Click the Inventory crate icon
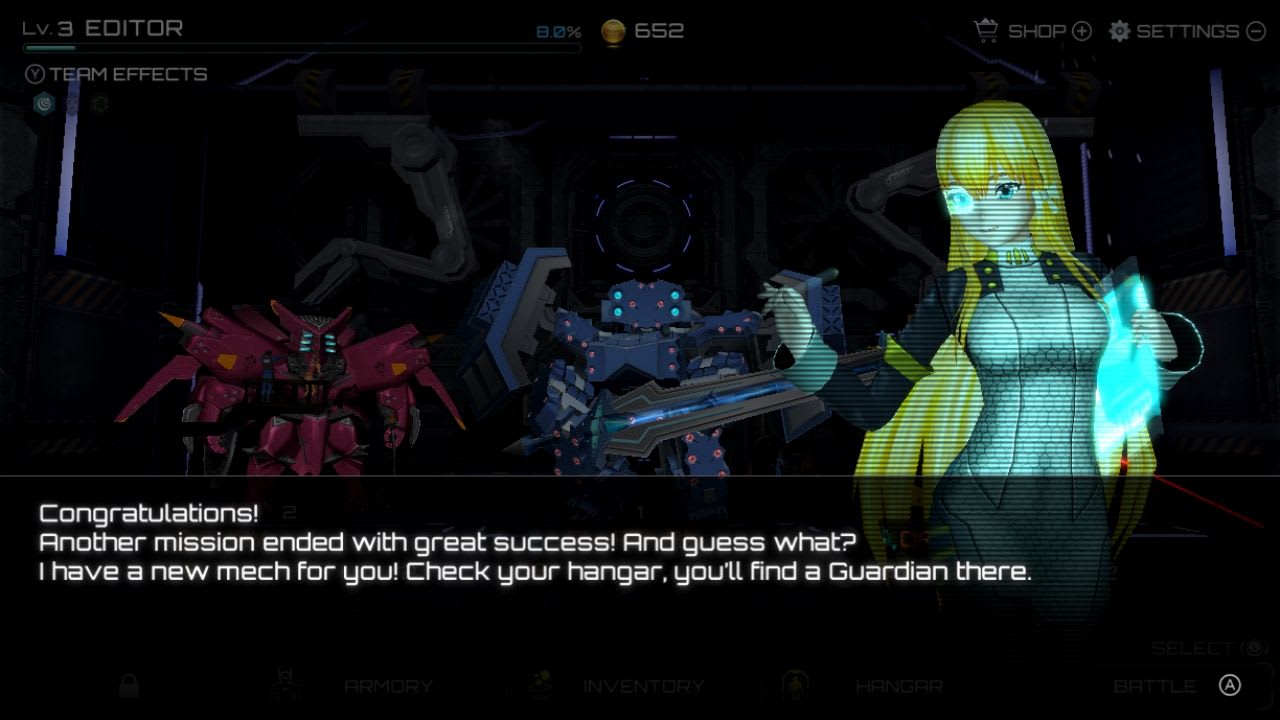This screenshot has height=720, width=1280. click(540, 685)
